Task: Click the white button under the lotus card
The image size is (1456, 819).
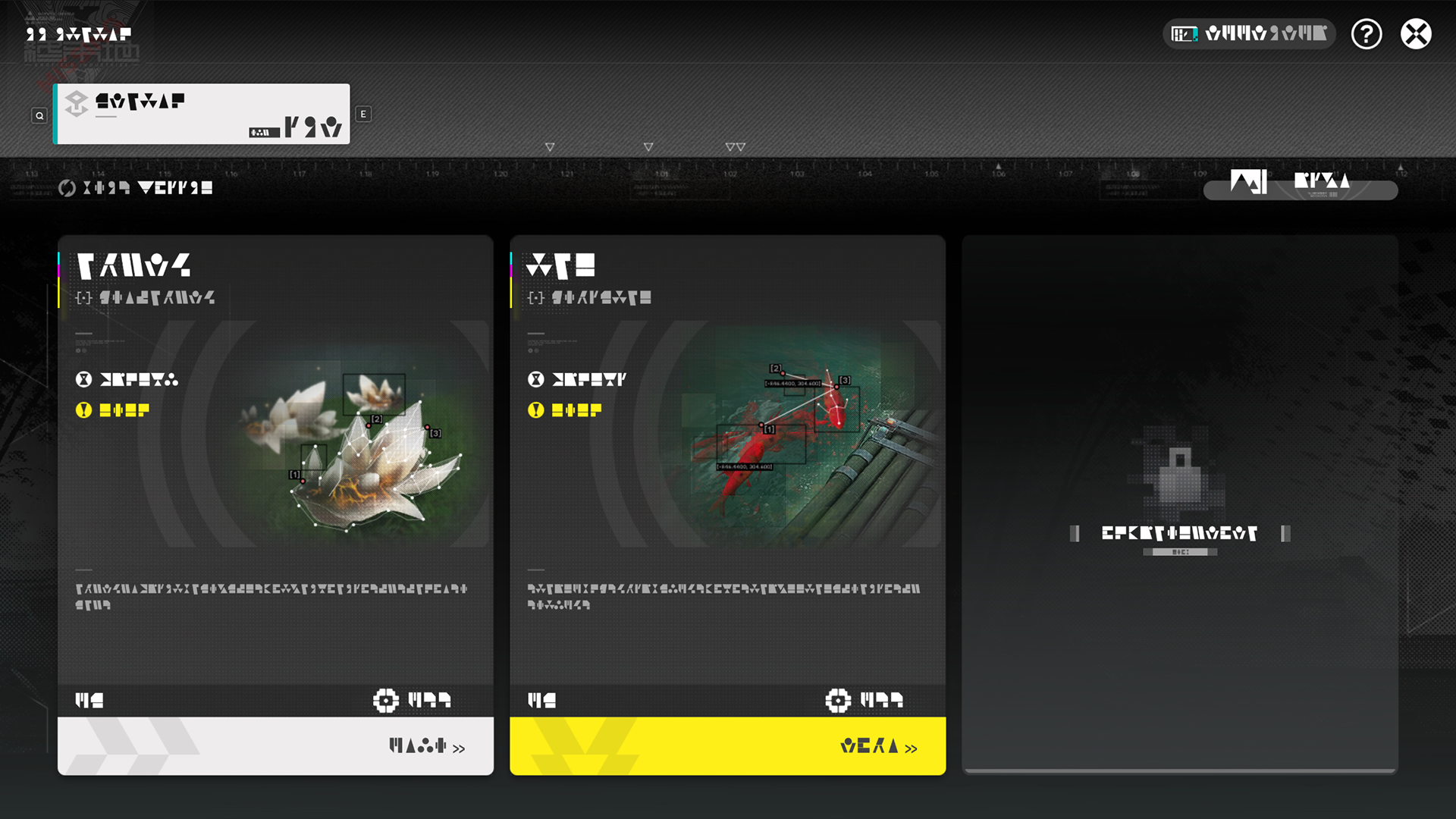Action: pyautogui.click(x=275, y=746)
